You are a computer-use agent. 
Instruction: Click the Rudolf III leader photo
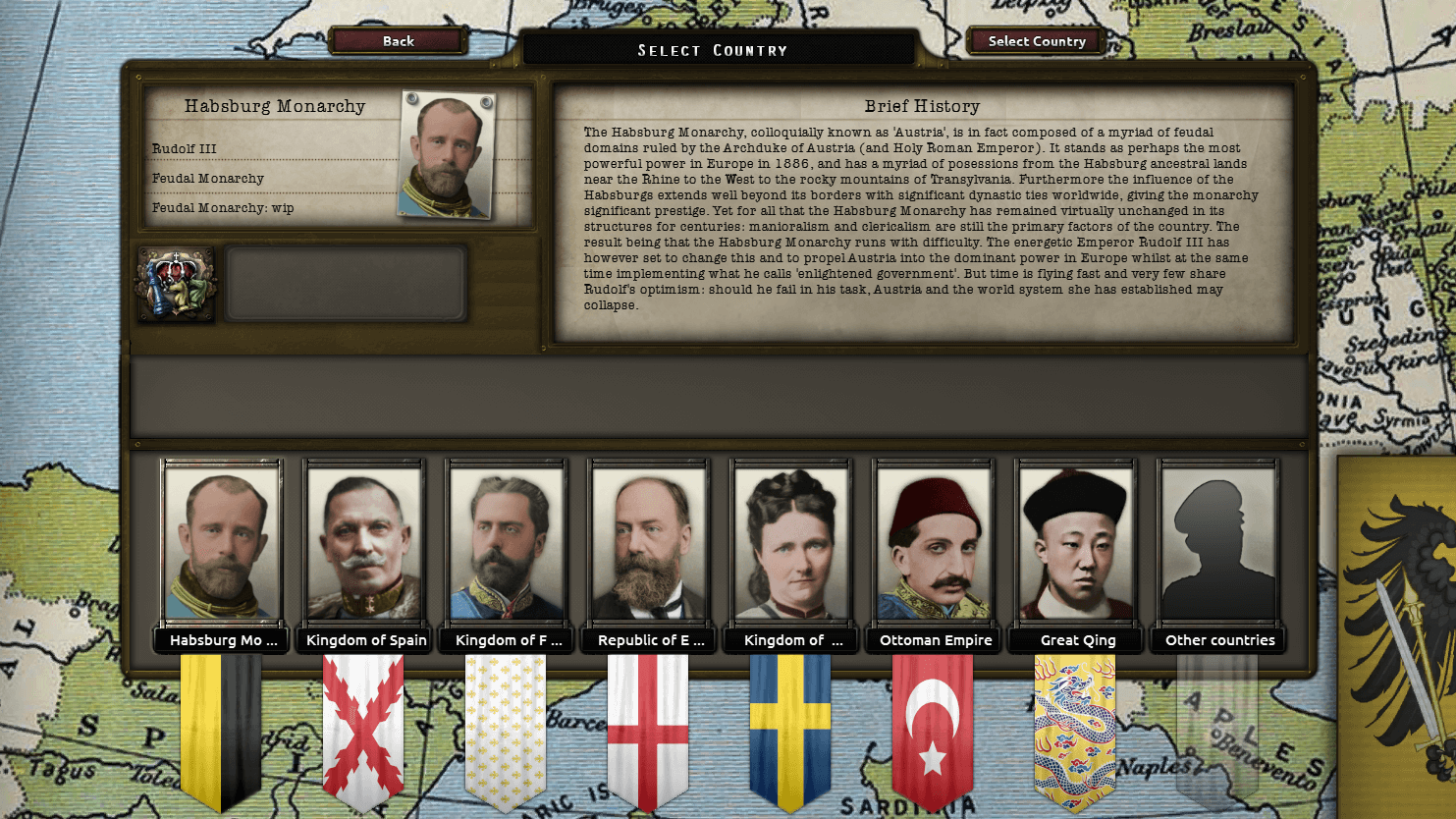point(447,154)
